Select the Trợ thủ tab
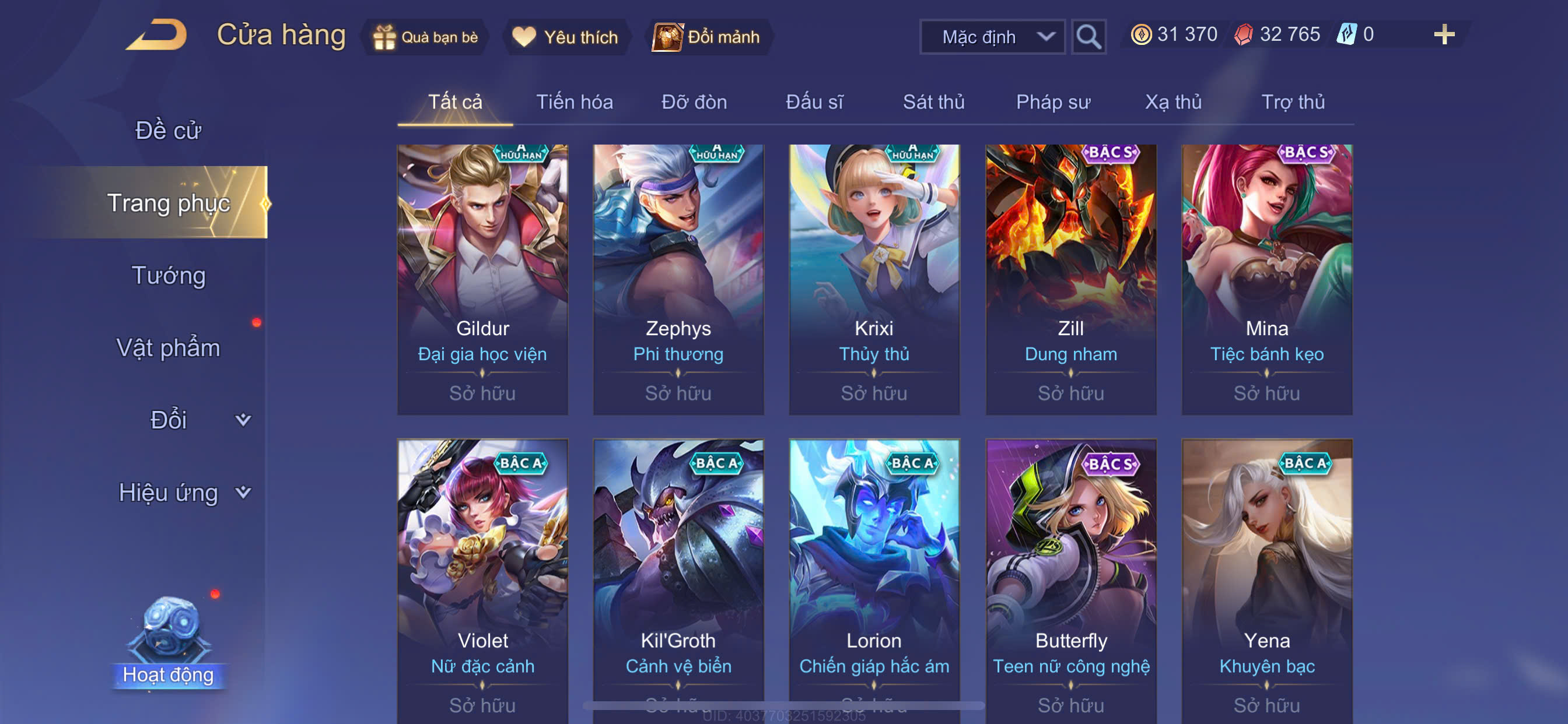The width and height of the screenshot is (1568, 724). pyautogui.click(x=1293, y=101)
